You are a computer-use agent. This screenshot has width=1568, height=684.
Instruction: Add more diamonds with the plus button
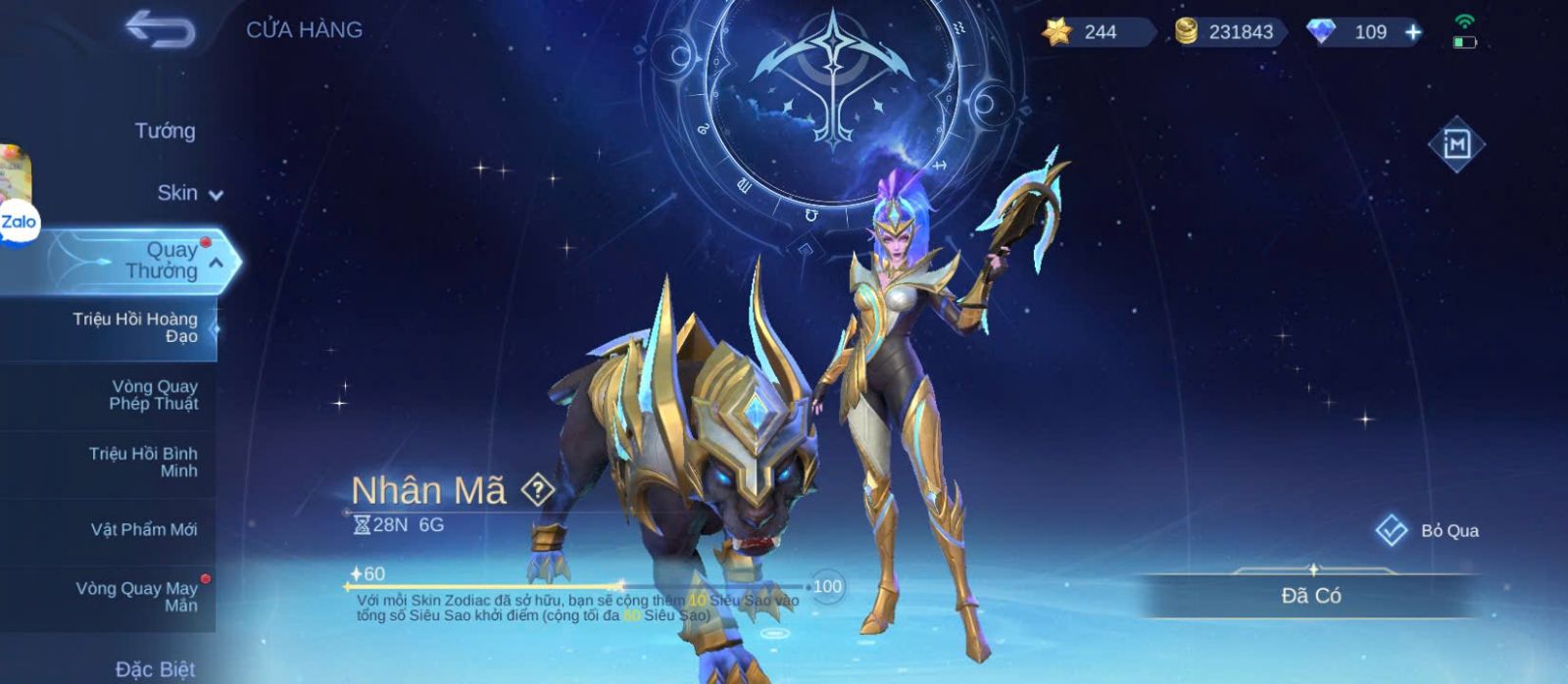1413,32
